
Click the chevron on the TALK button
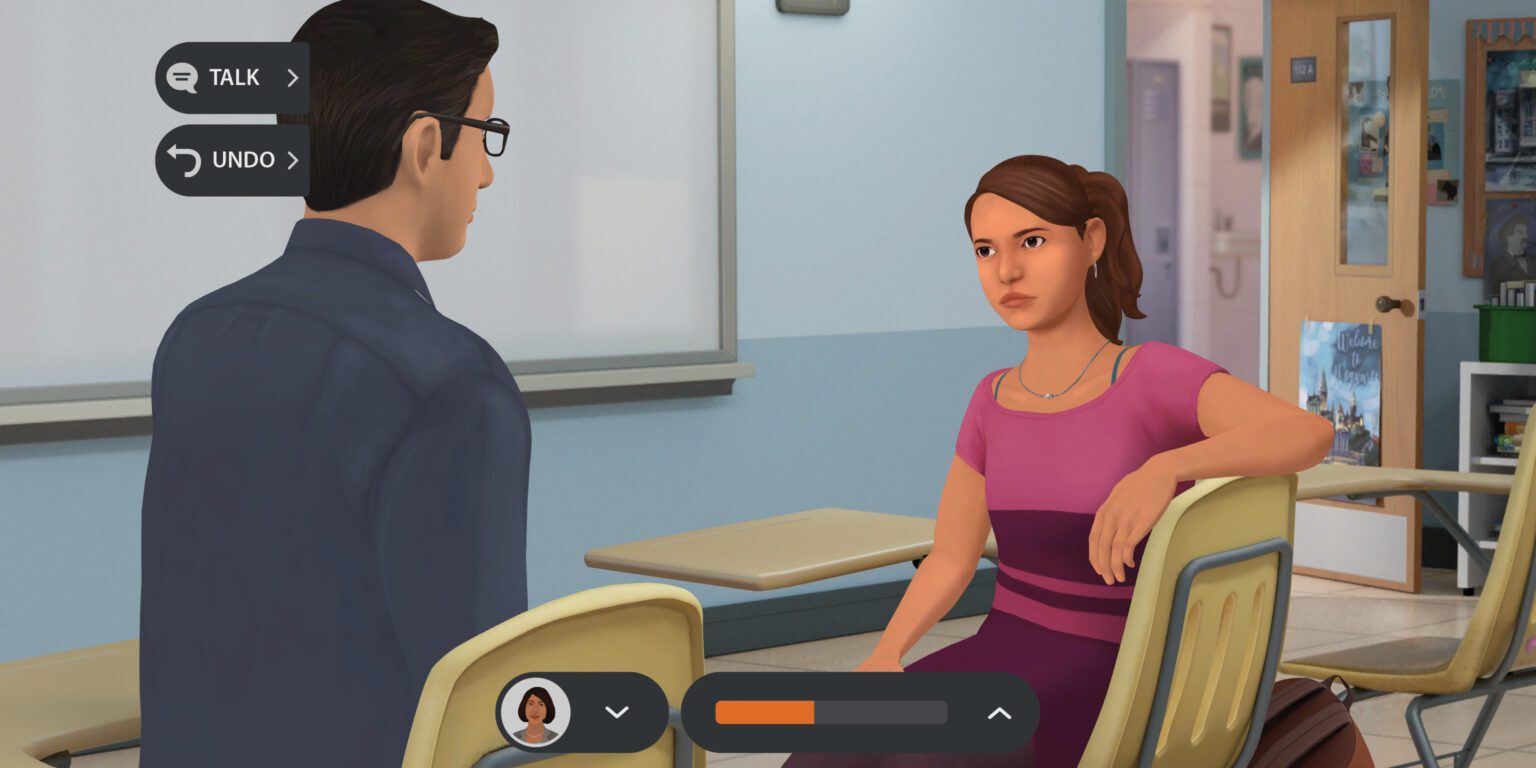point(294,78)
